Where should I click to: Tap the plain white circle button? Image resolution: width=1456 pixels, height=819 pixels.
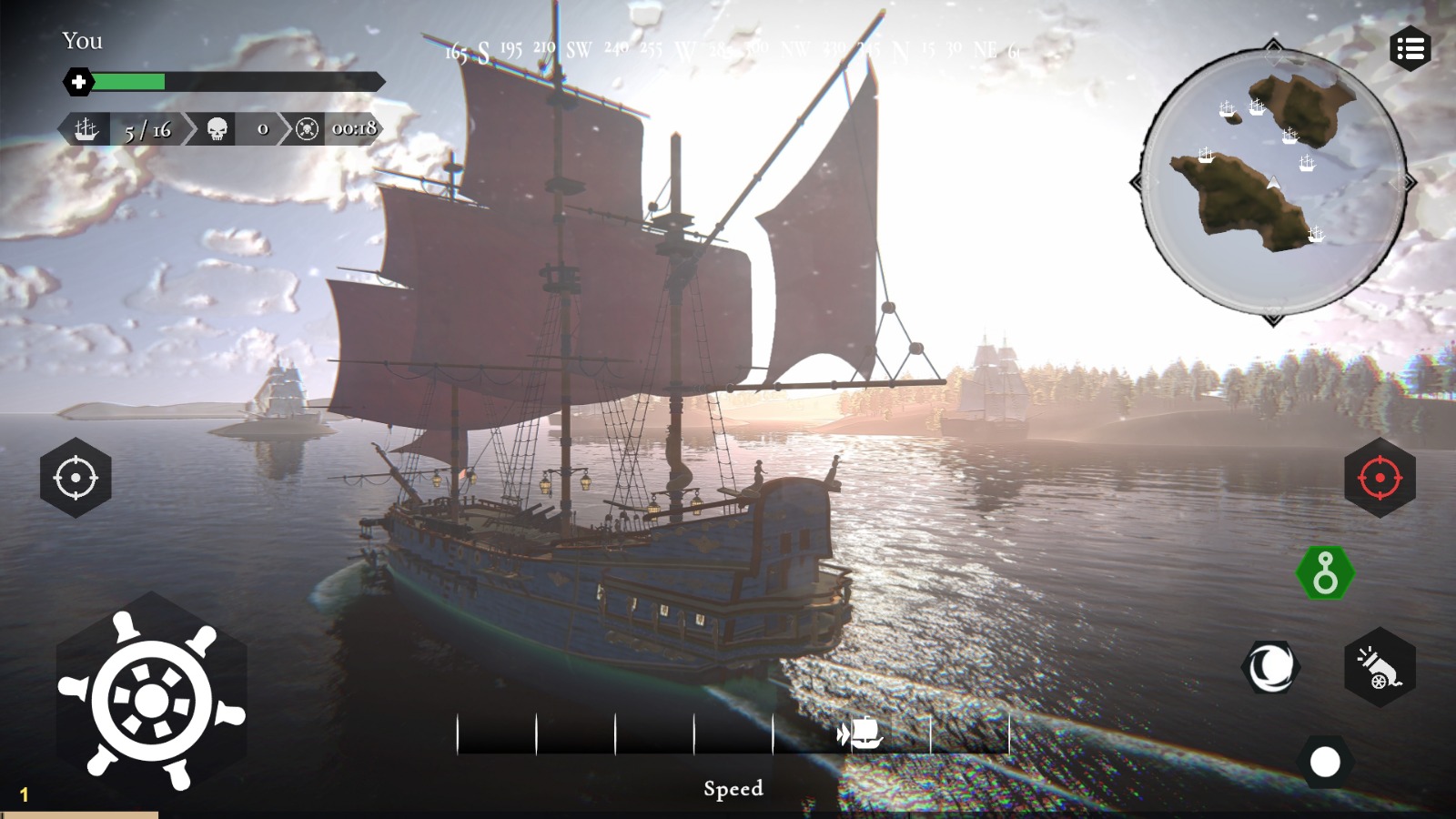(1324, 762)
